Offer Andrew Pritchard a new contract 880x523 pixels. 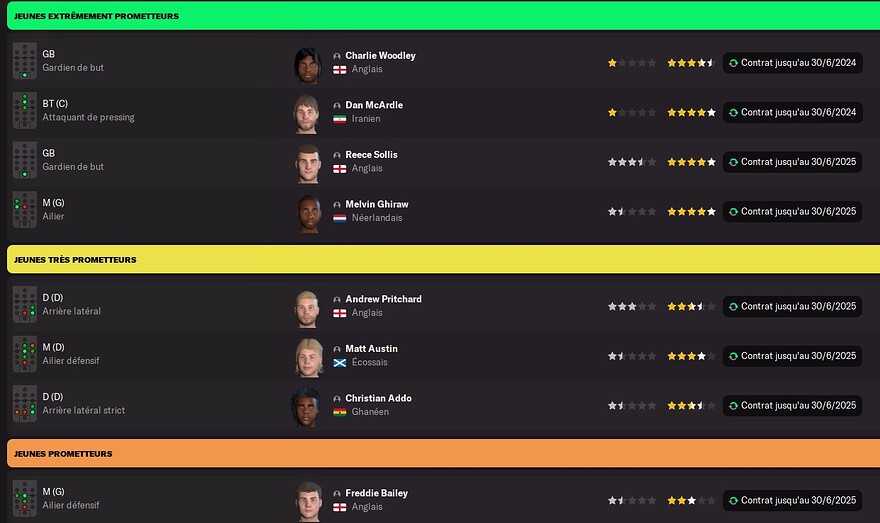tap(792, 306)
